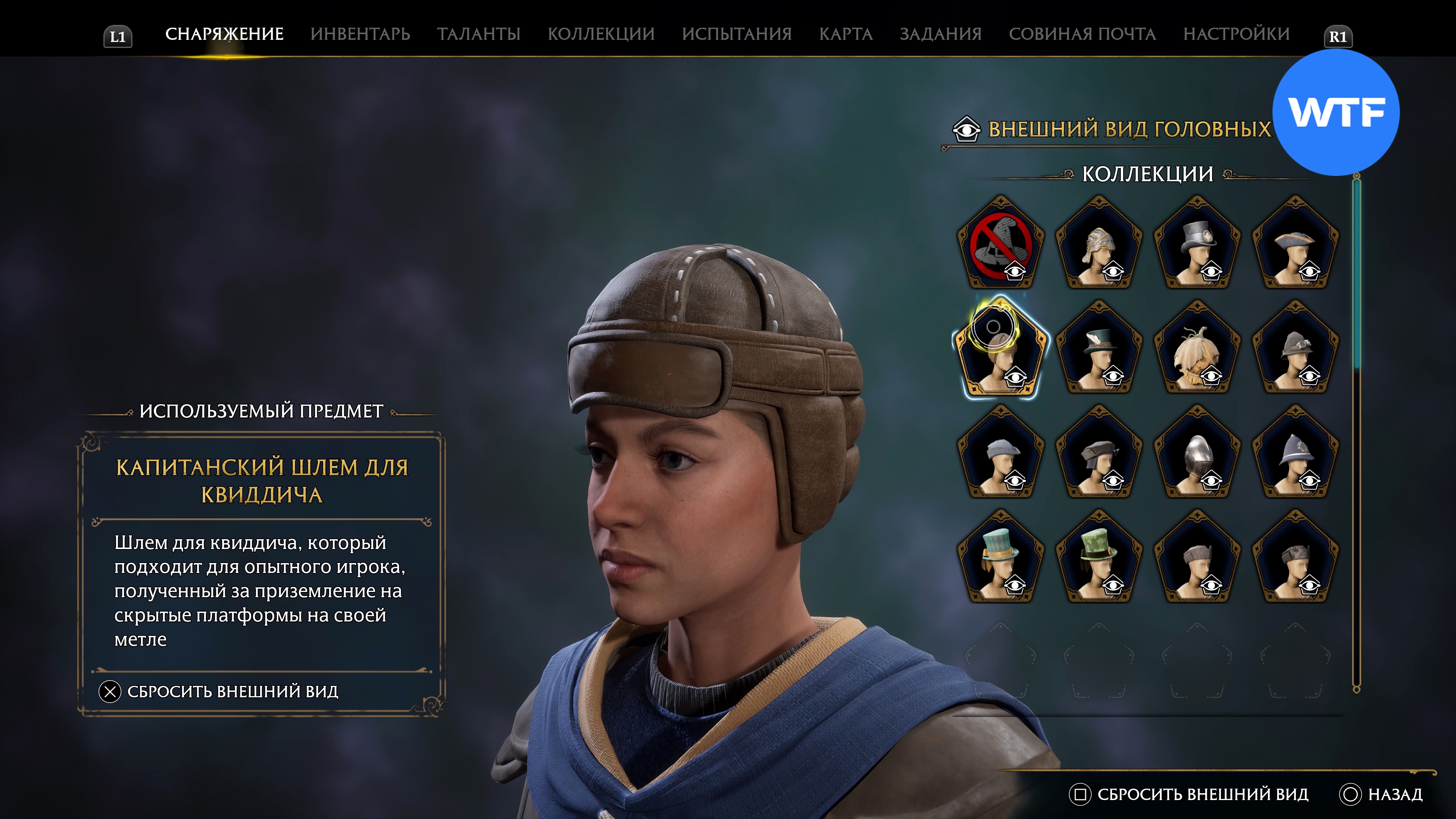Open the ИСПЫТАНИЯ tab
Viewport: 1456px width, 819px height.
point(736,34)
